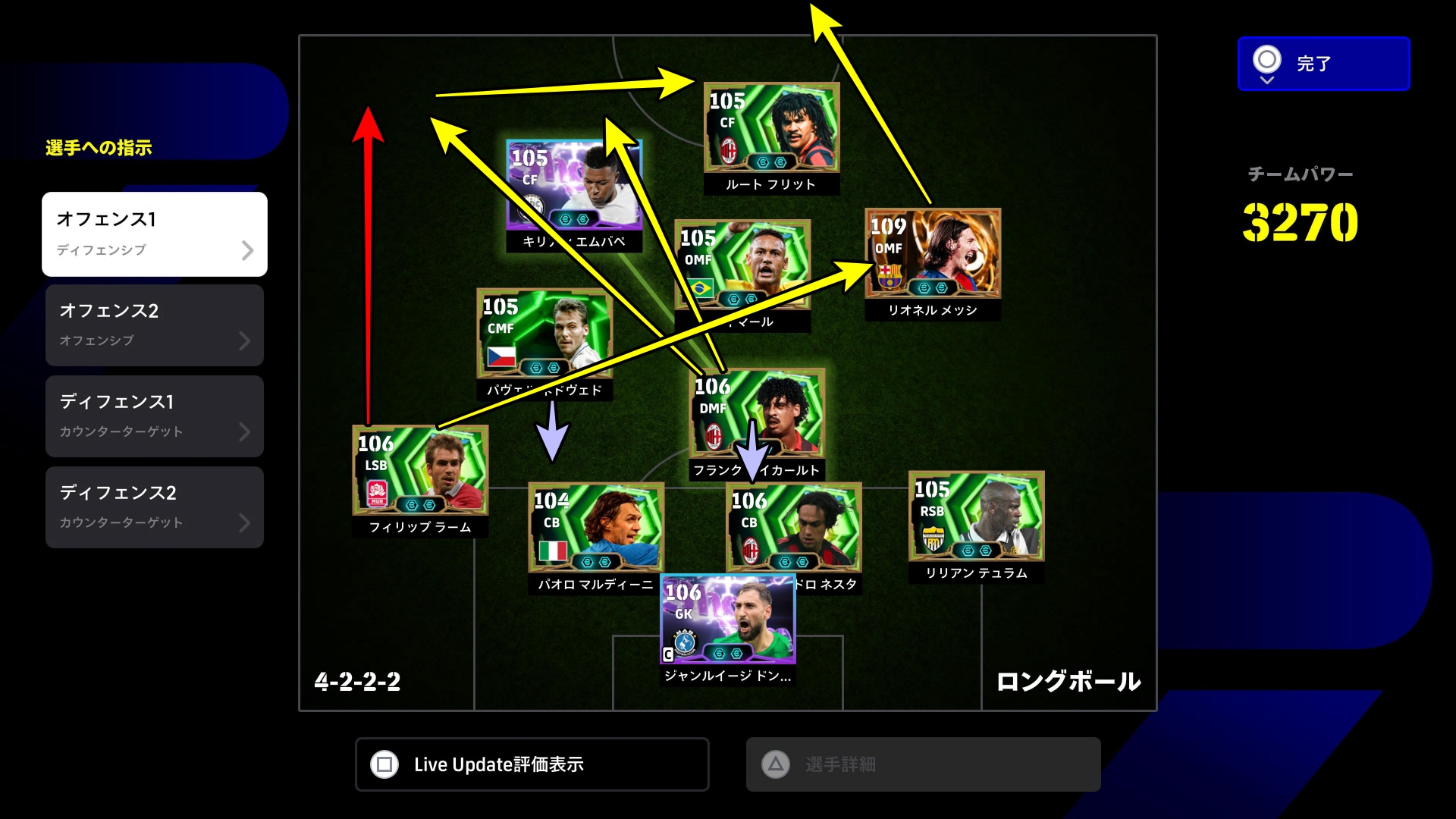Choose the ディフェンス1 instruction entry
1456x819 pixels.
(x=155, y=416)
